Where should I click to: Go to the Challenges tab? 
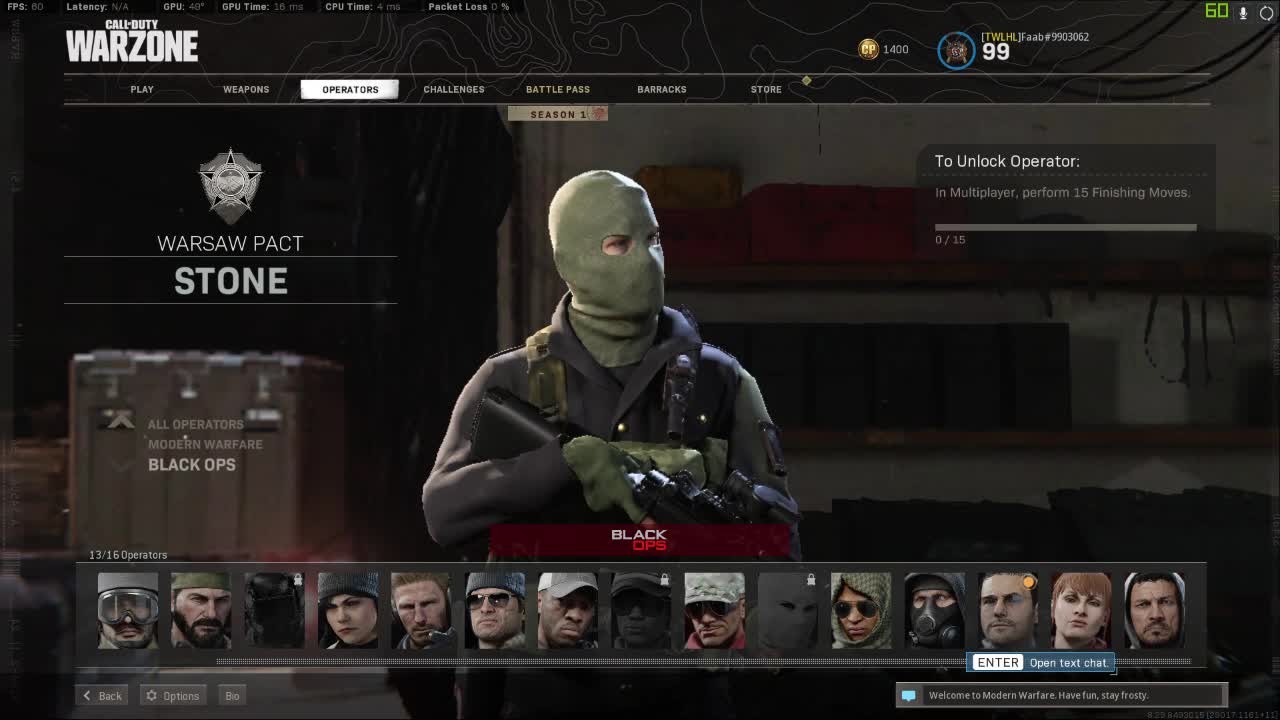coord(454,90)
